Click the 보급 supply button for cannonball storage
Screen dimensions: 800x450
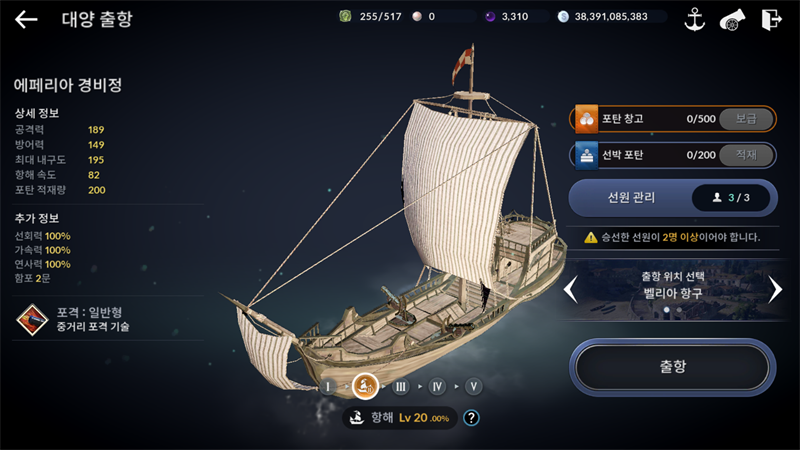point(746,119)
